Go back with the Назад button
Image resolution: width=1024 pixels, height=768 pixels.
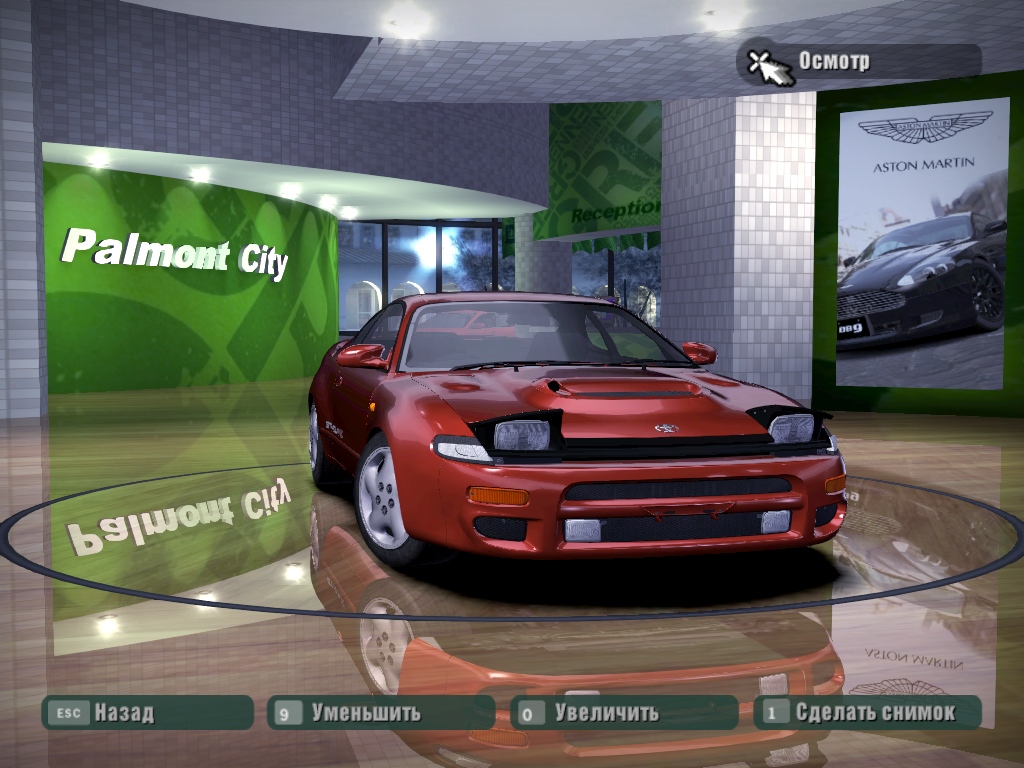146,713
